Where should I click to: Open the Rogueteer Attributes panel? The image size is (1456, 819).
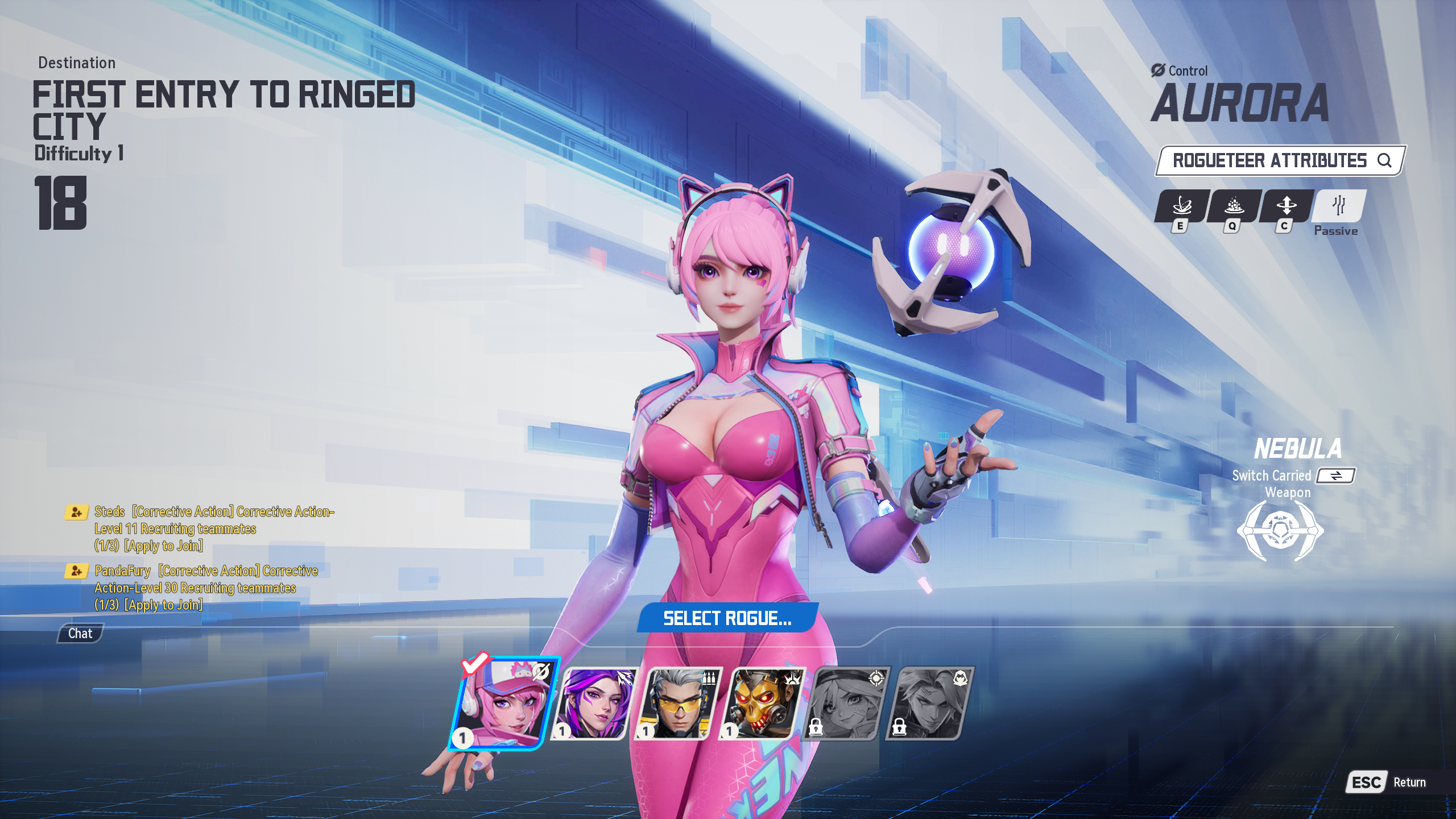pos(1280,161)
